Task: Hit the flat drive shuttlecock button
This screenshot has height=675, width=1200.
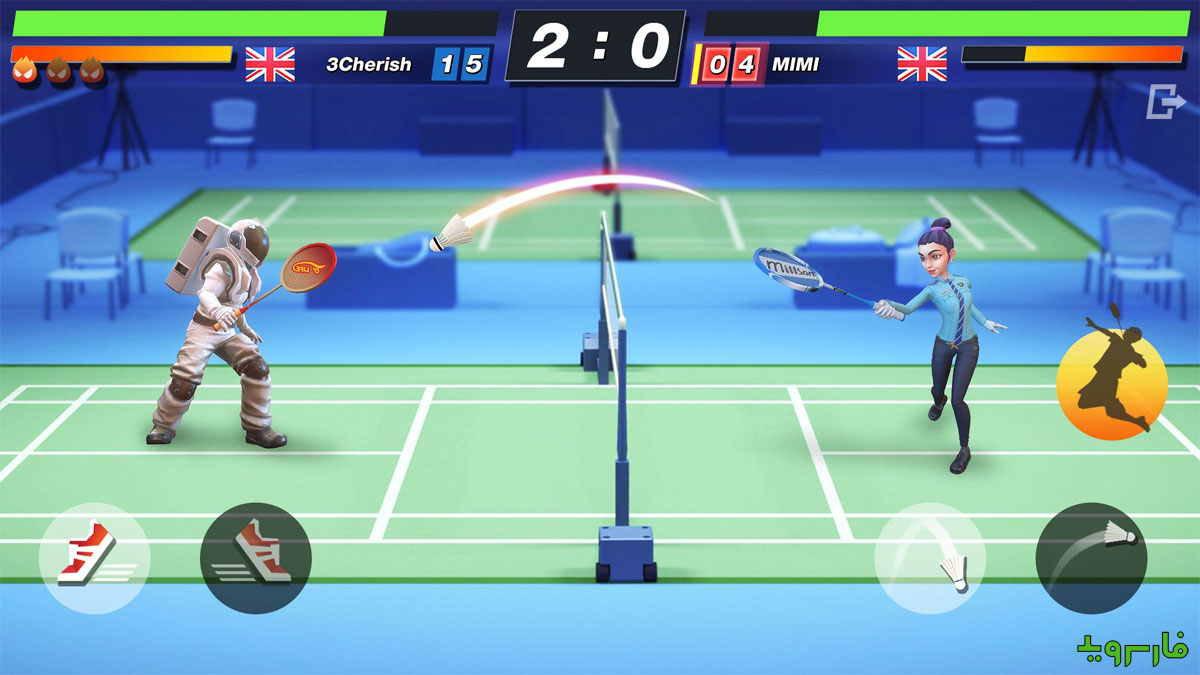Action: (x=1090, y=558)
